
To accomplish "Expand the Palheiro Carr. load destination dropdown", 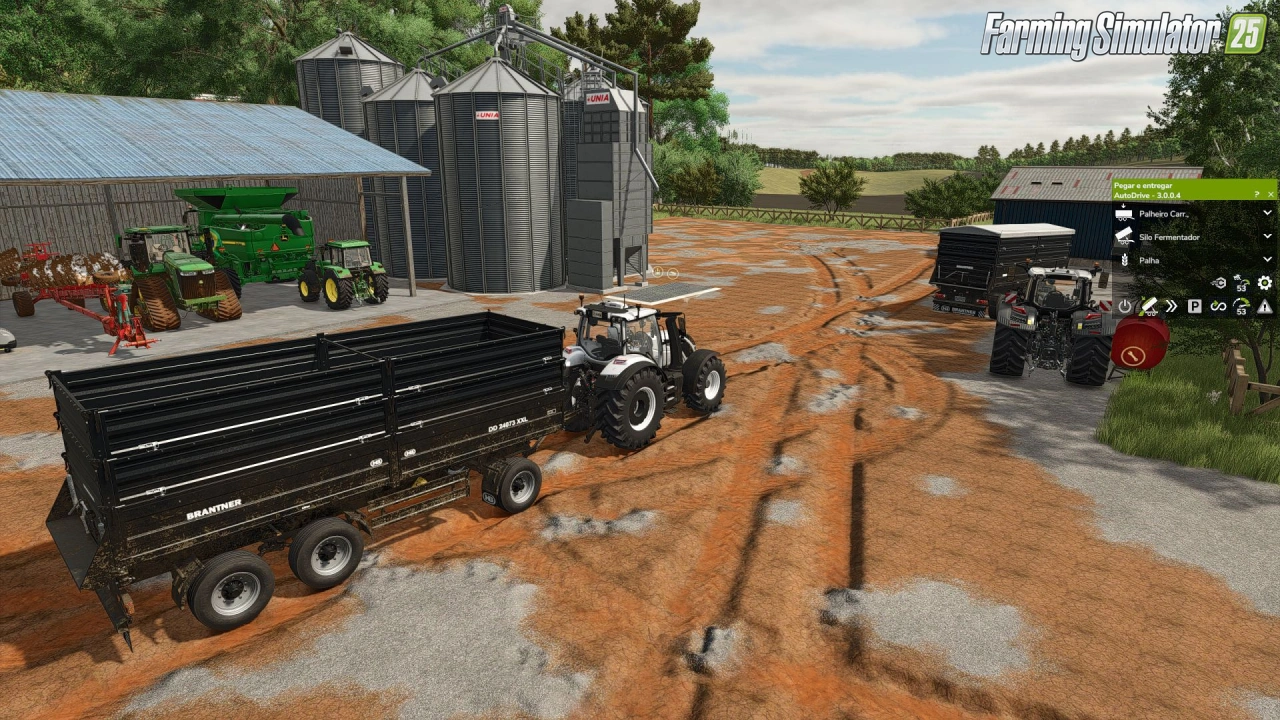I will pyautogui.click(x=1267, y=213).
